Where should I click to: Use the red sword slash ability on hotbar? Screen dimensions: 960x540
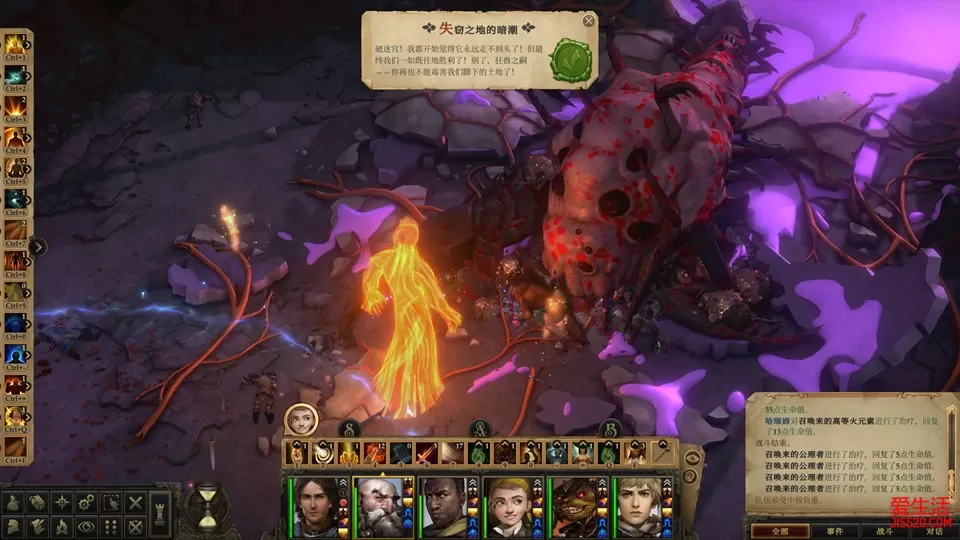coord(425,454)
